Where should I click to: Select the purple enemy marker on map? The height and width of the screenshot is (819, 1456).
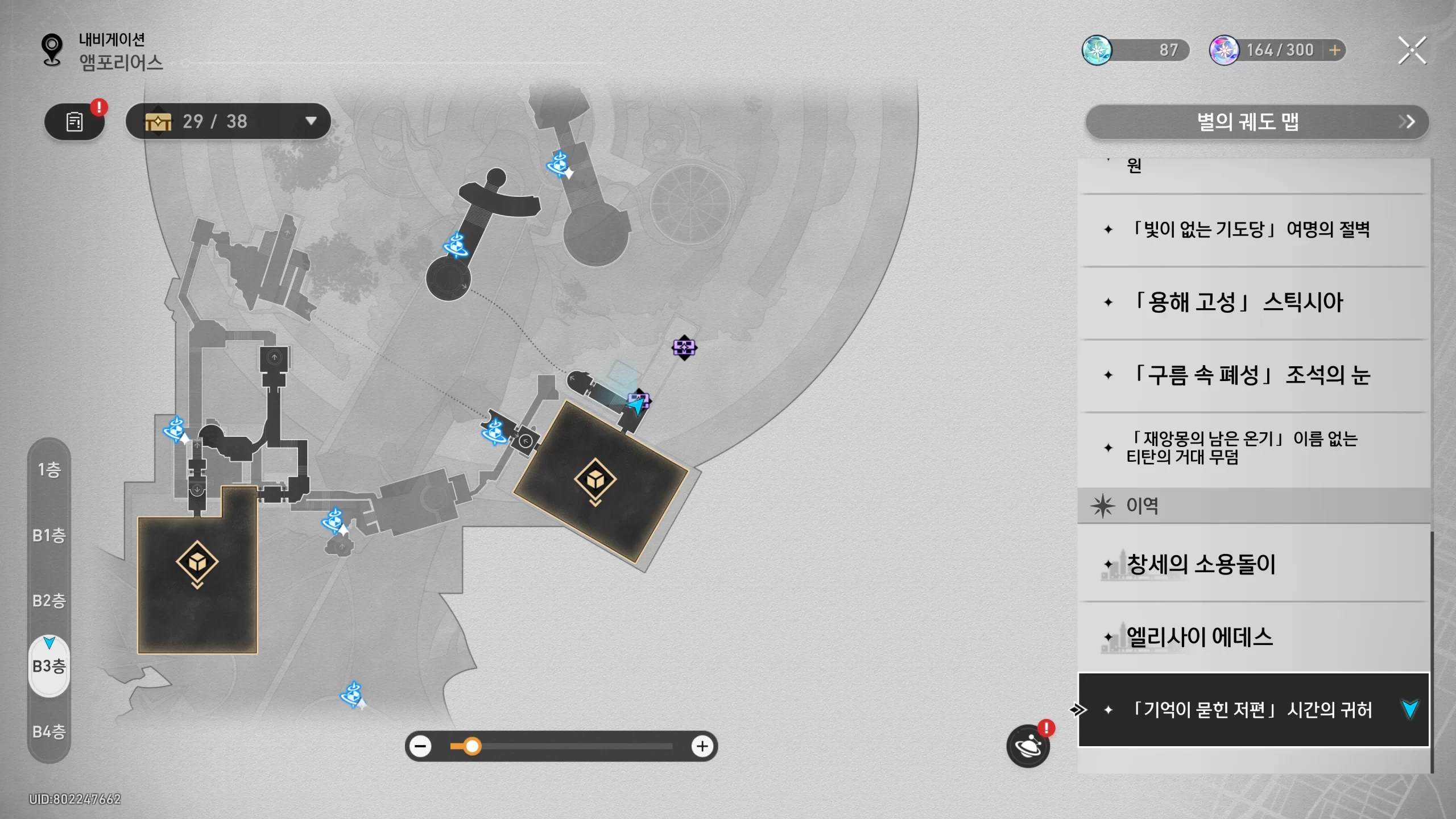(x=684, y=347)
